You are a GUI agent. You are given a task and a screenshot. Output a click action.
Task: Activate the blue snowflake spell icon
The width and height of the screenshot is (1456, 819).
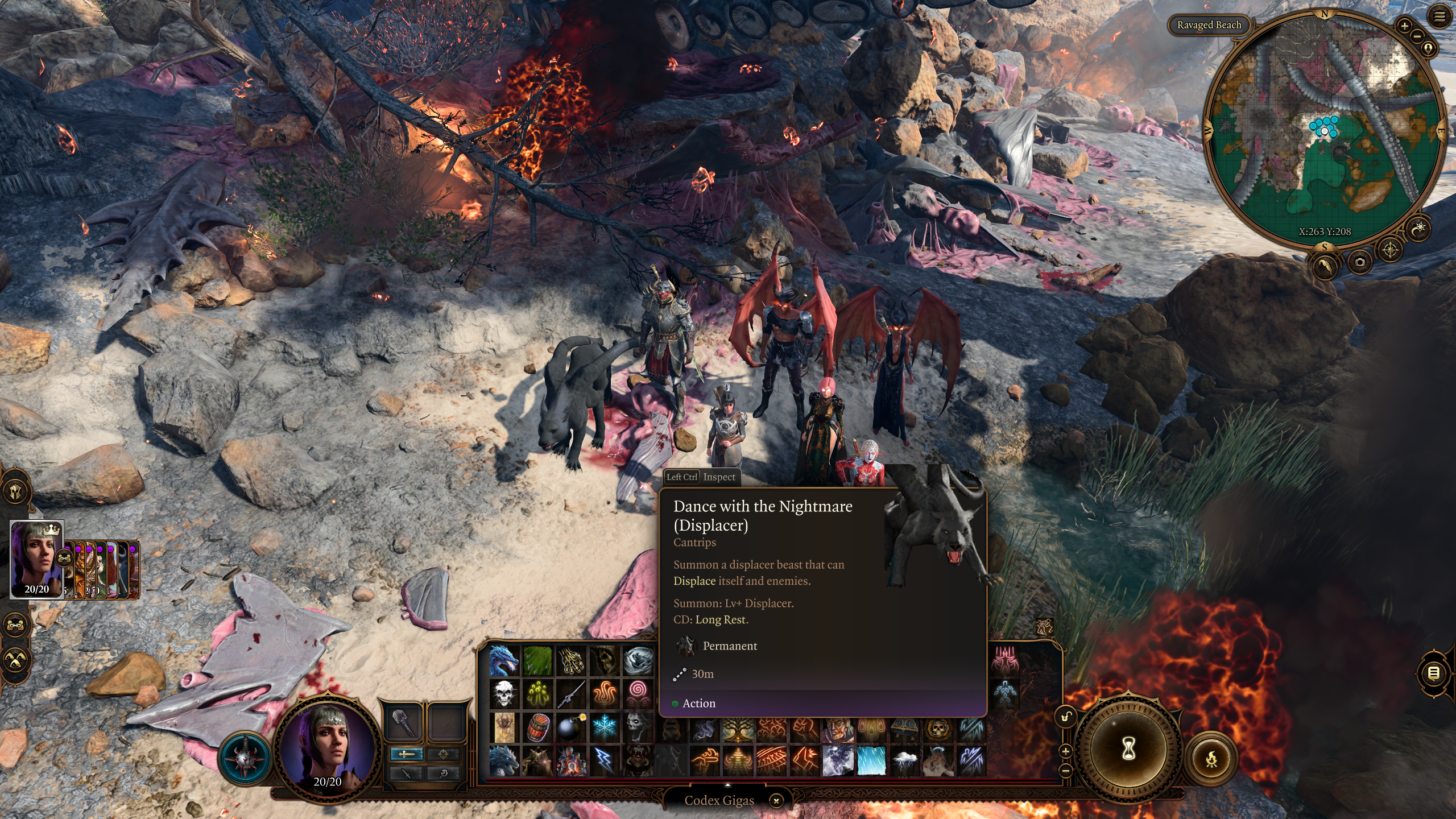[604, 727]
